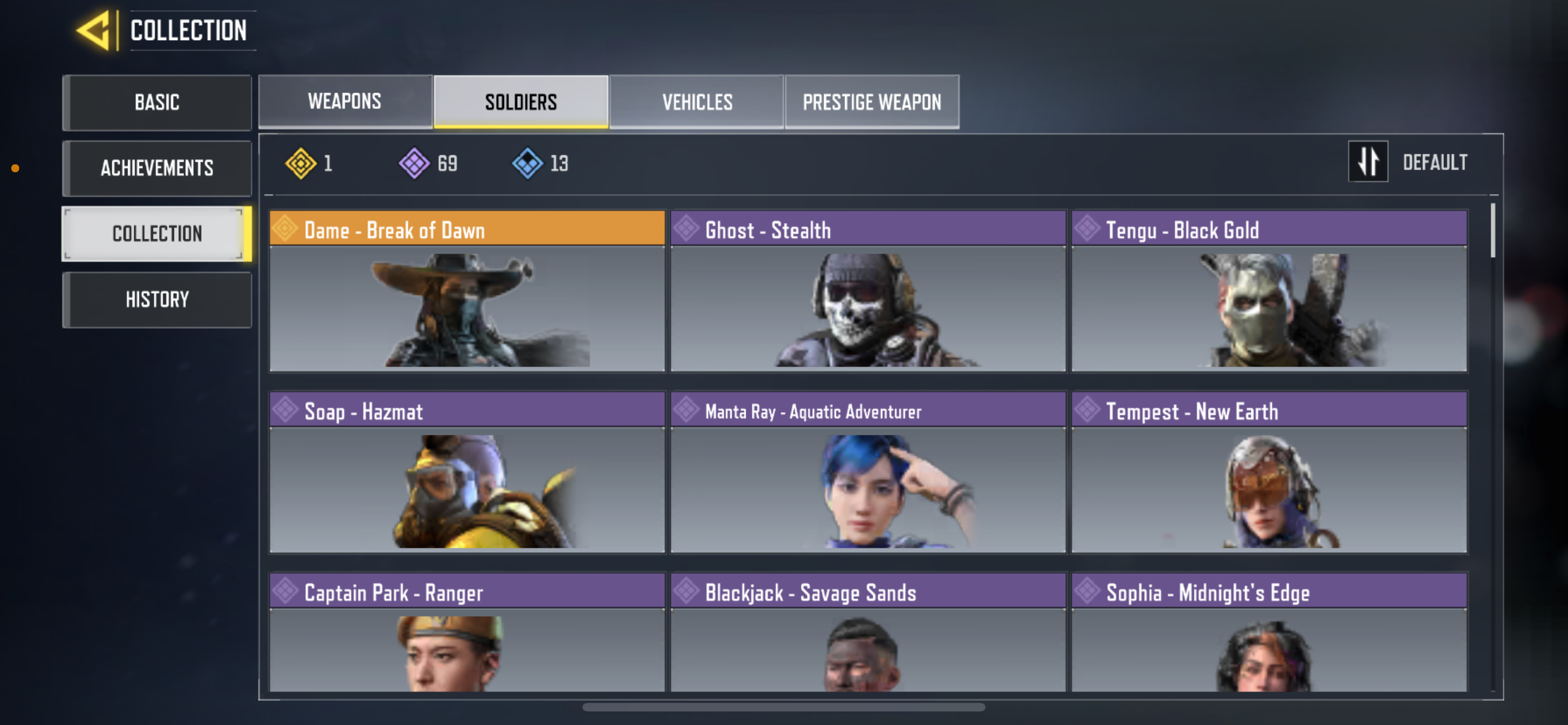Screen dimensions: 1568x725
Task: Open the VEHICLES tab
Action: pyautogui.click(x=697, y=101)
